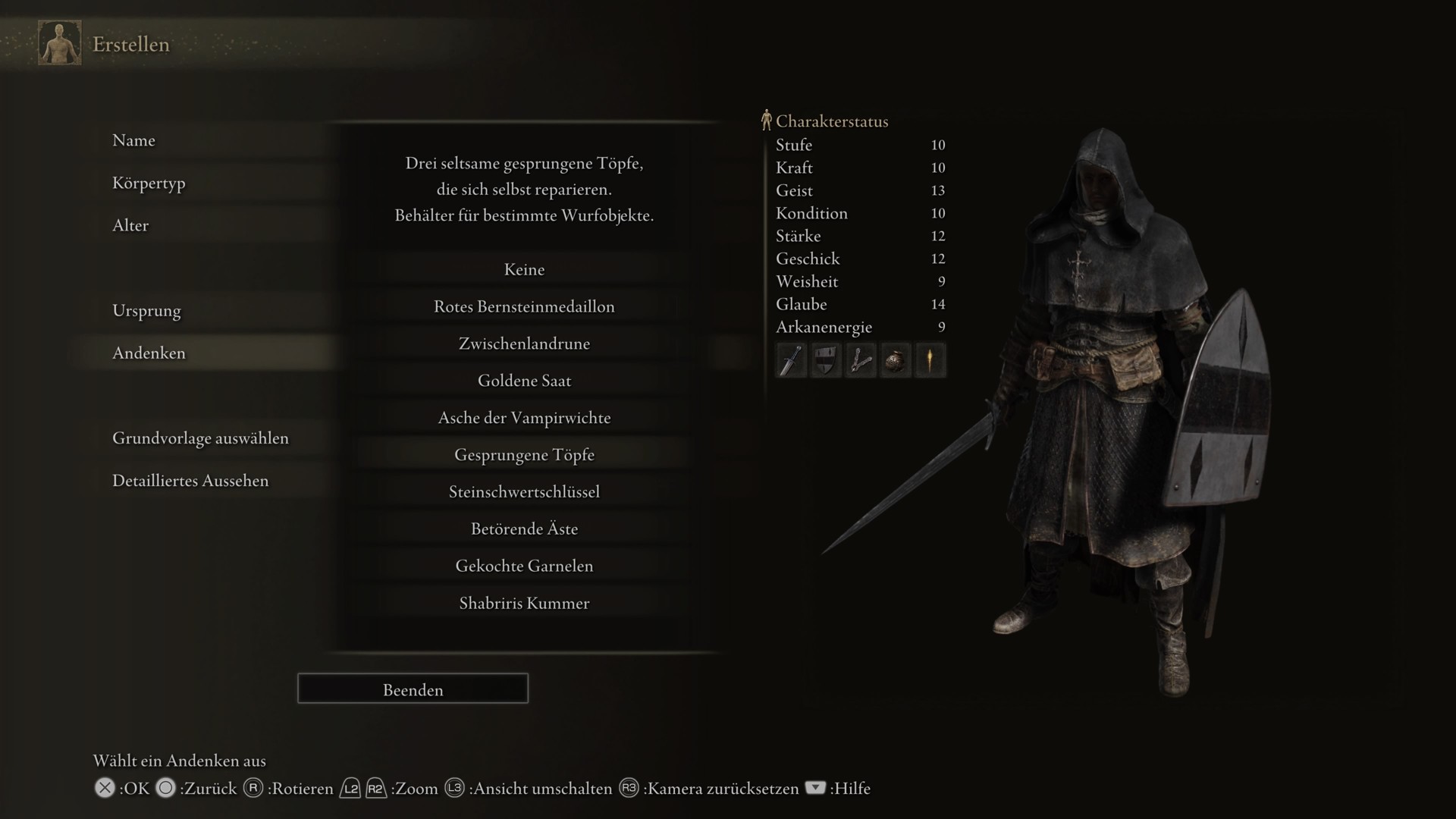The width and height of the screenshot is (1456, 819).
Task: Click the Beenden button
Action: click(413, 689)
